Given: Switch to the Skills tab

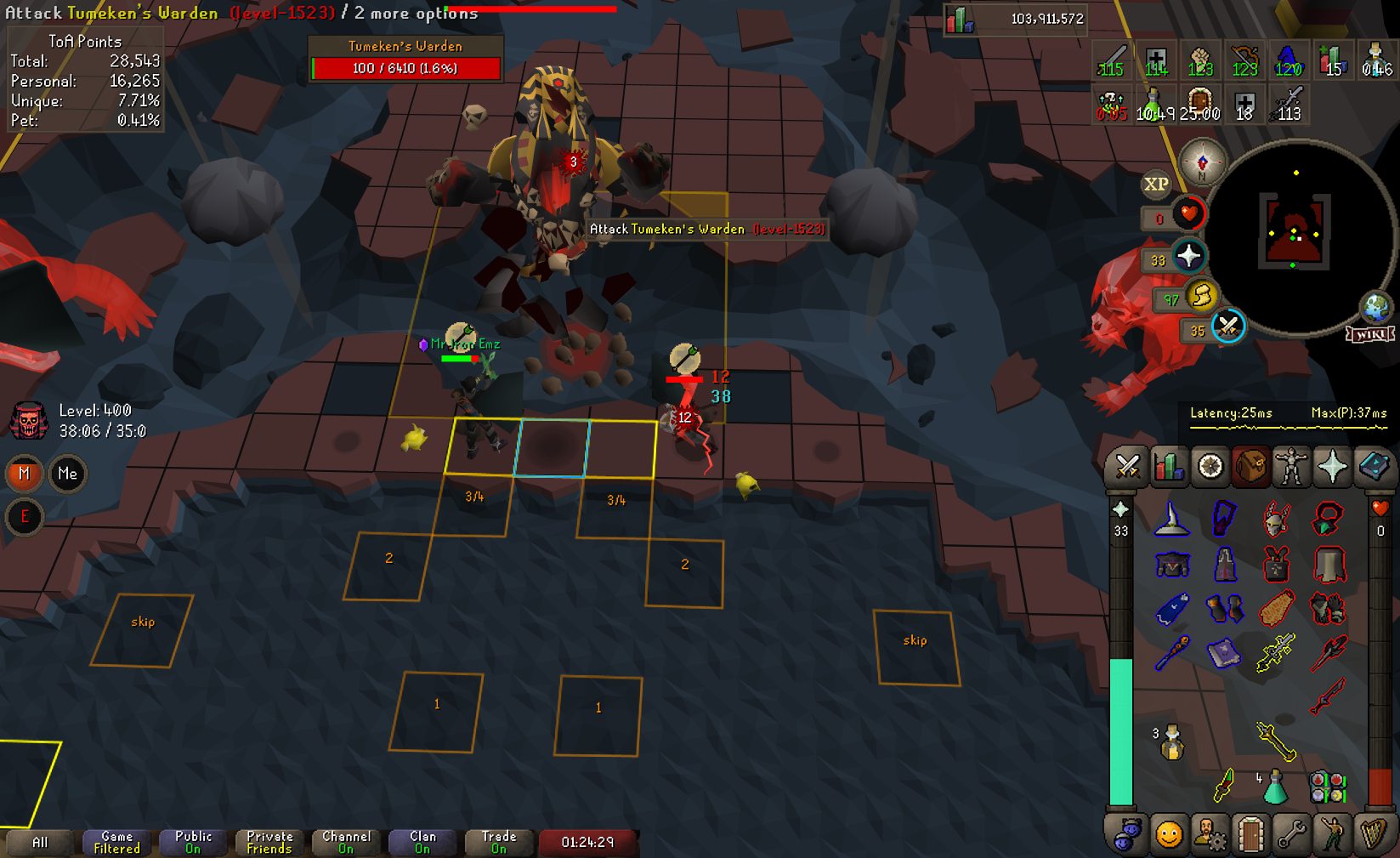Looking at the screenshot, I should click(1169, 467).
